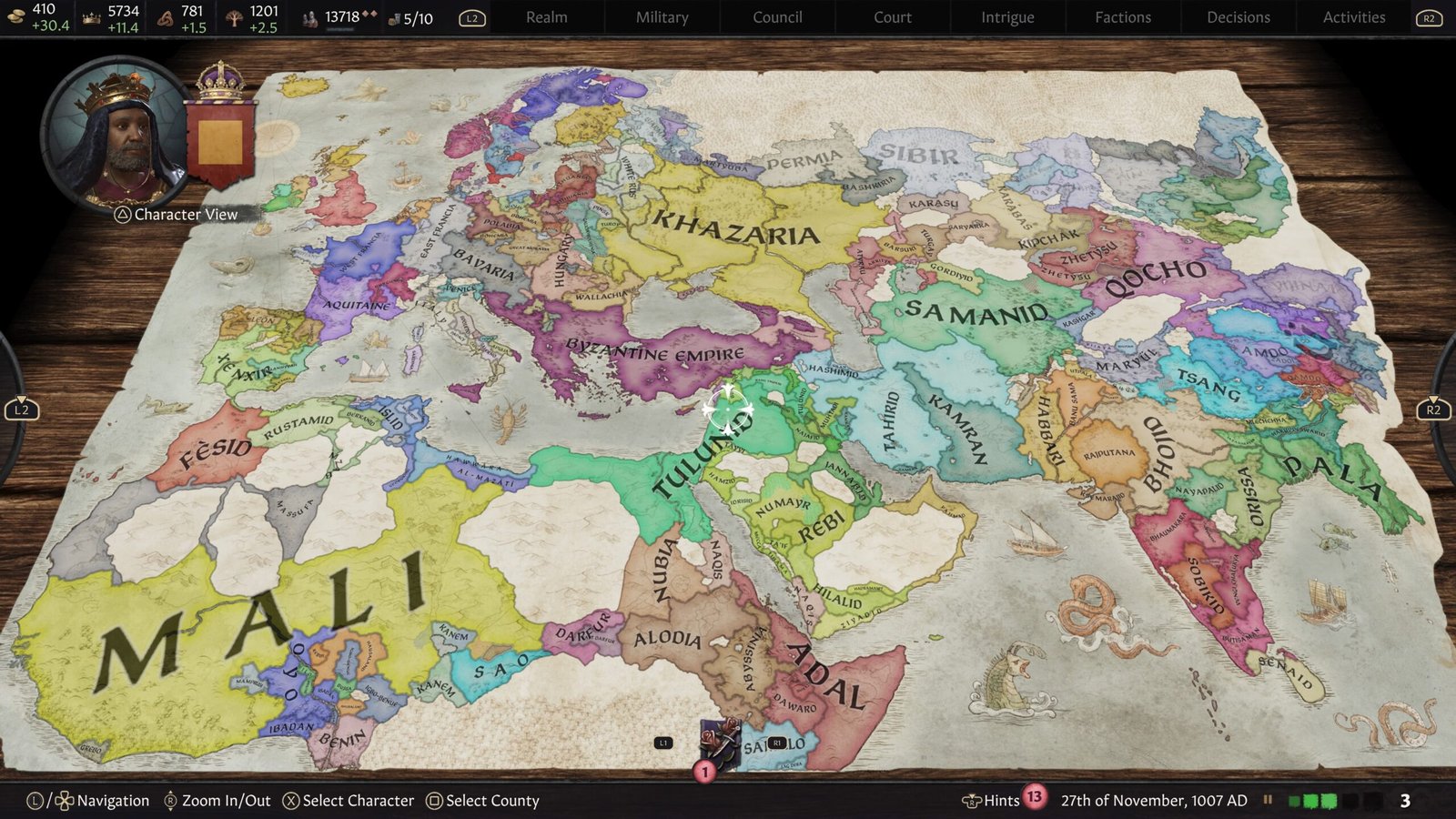
Task: Show the Court tab
Action: click(892, 17)
